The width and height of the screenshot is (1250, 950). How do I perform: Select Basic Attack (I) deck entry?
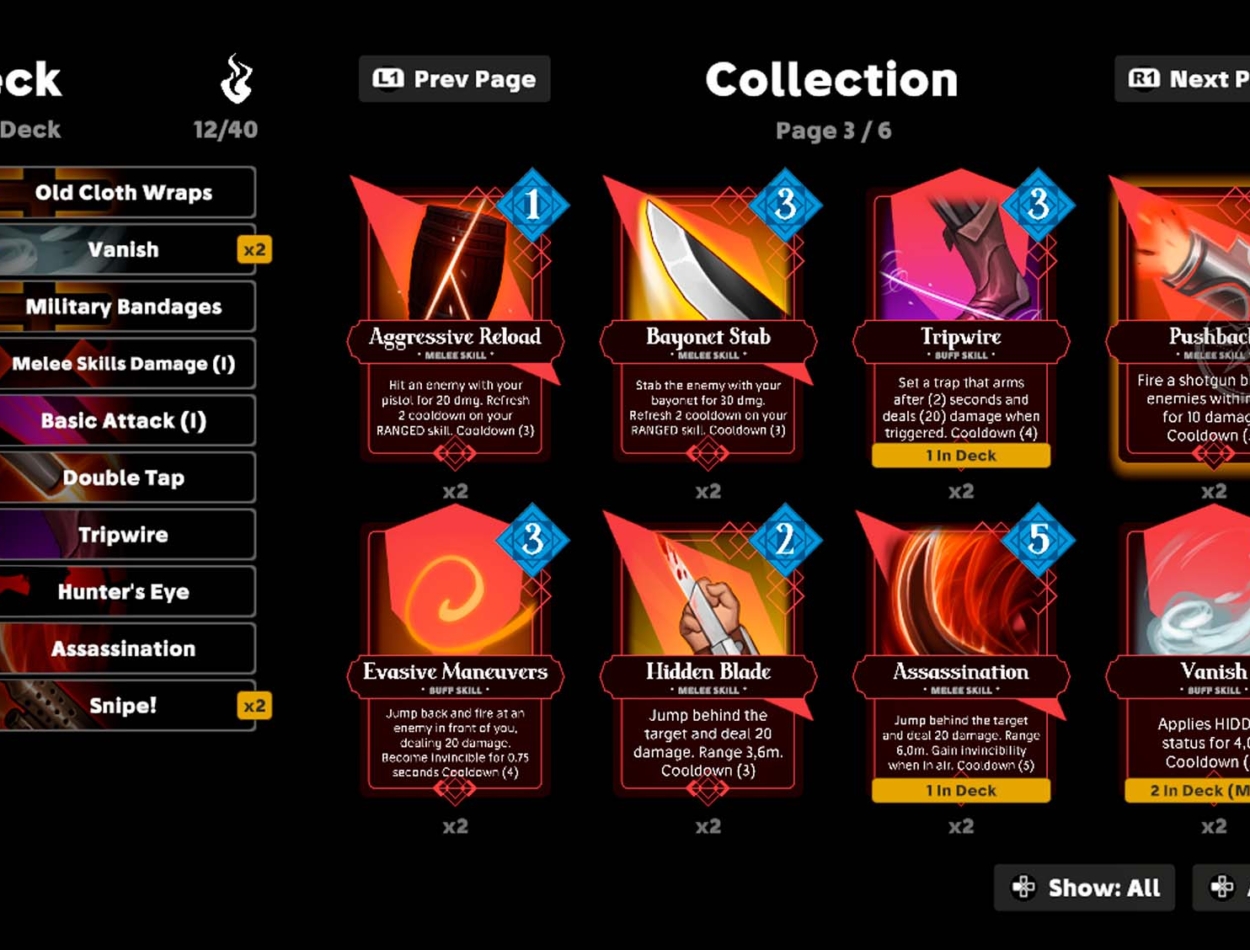(124, 421)
